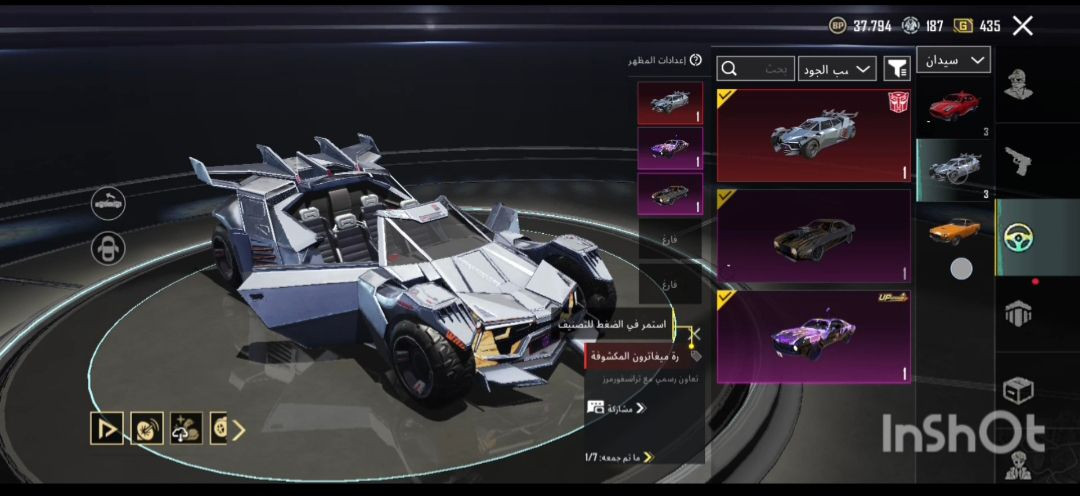Open the quality sort dropdown
Image resolution: width=1080 pixels, height=496 pixels.
837,68
